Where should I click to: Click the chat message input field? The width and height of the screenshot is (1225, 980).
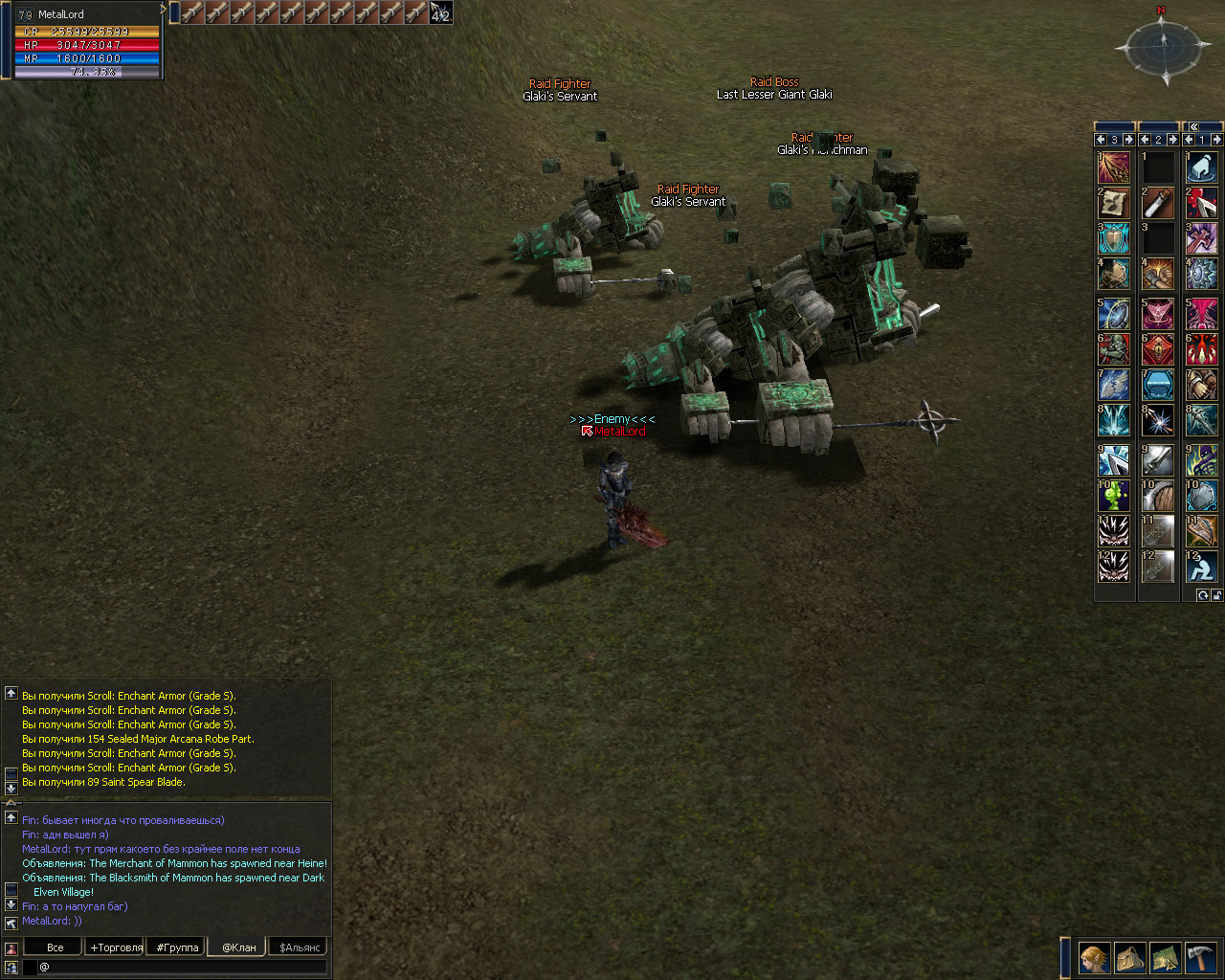click(182, 967)
